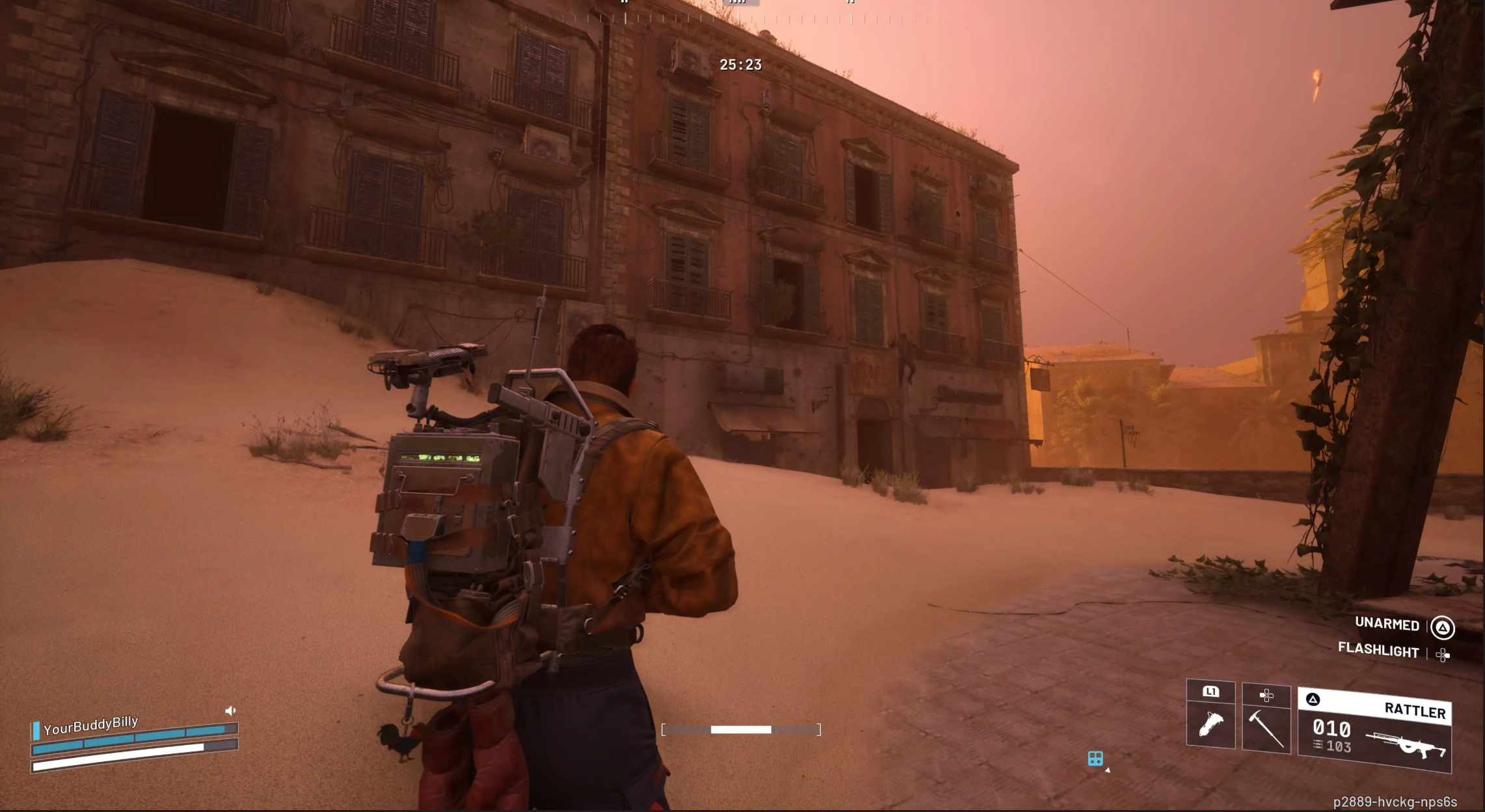This screenshot has width=1485, height=812.
Task: Click the YourBuddyBilly player name tag
Action: click(x=90, y=724)
